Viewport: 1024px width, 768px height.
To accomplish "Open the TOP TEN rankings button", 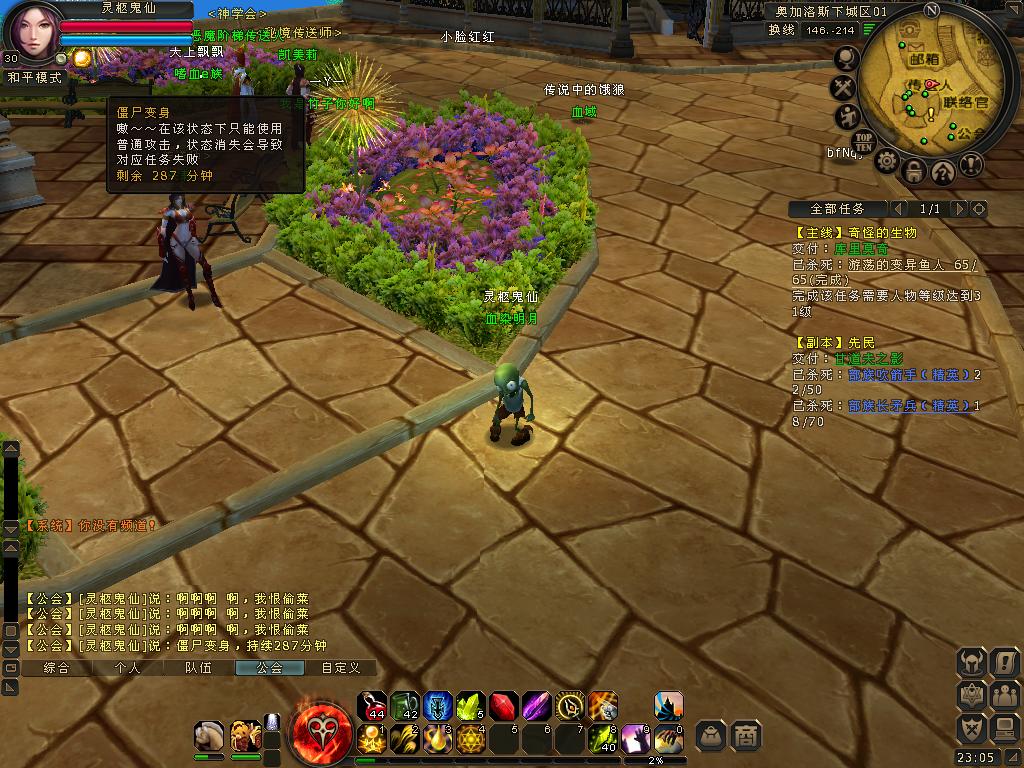I will (864, 140).
